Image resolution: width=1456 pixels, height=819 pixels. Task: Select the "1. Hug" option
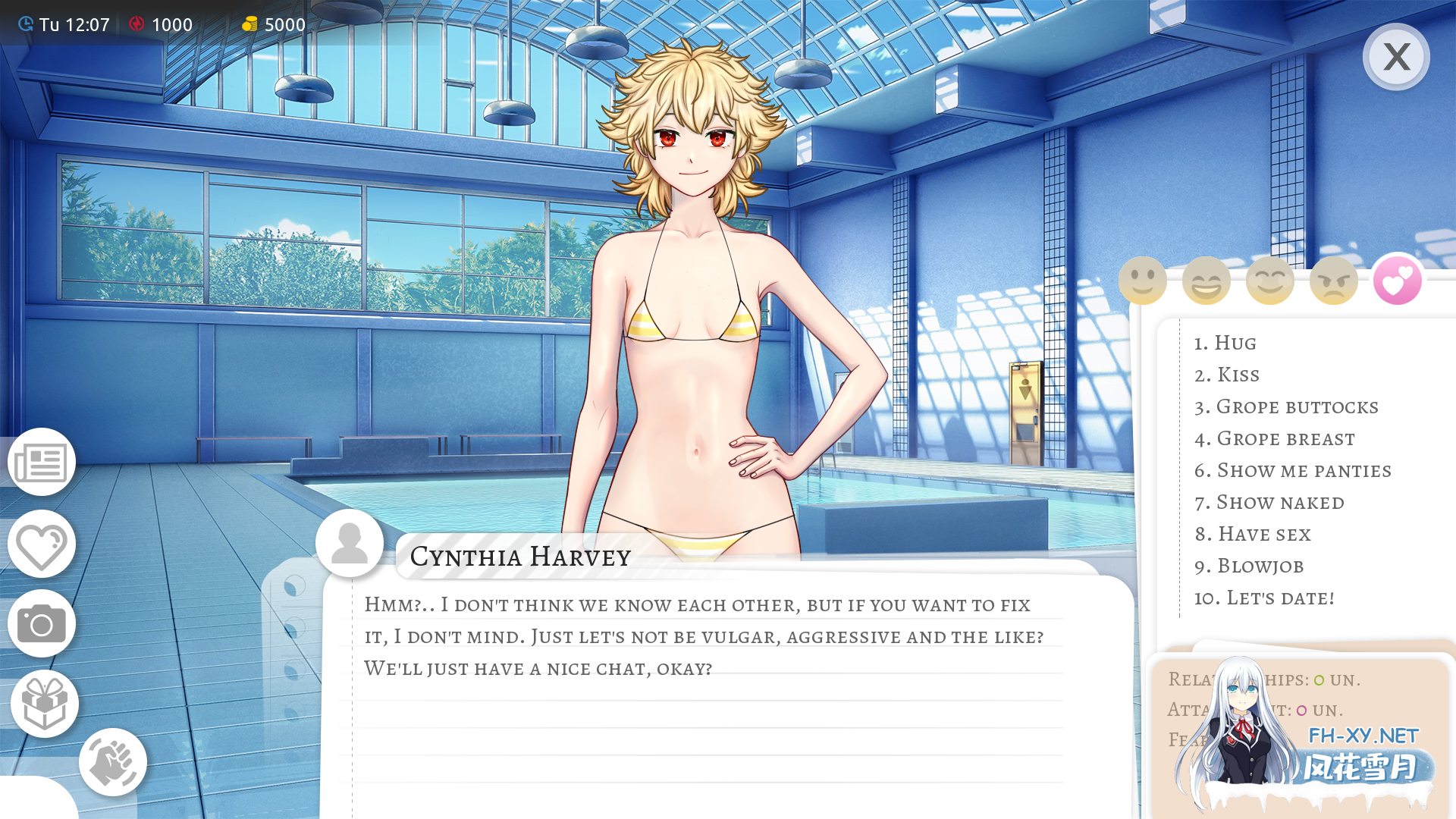1225,343
